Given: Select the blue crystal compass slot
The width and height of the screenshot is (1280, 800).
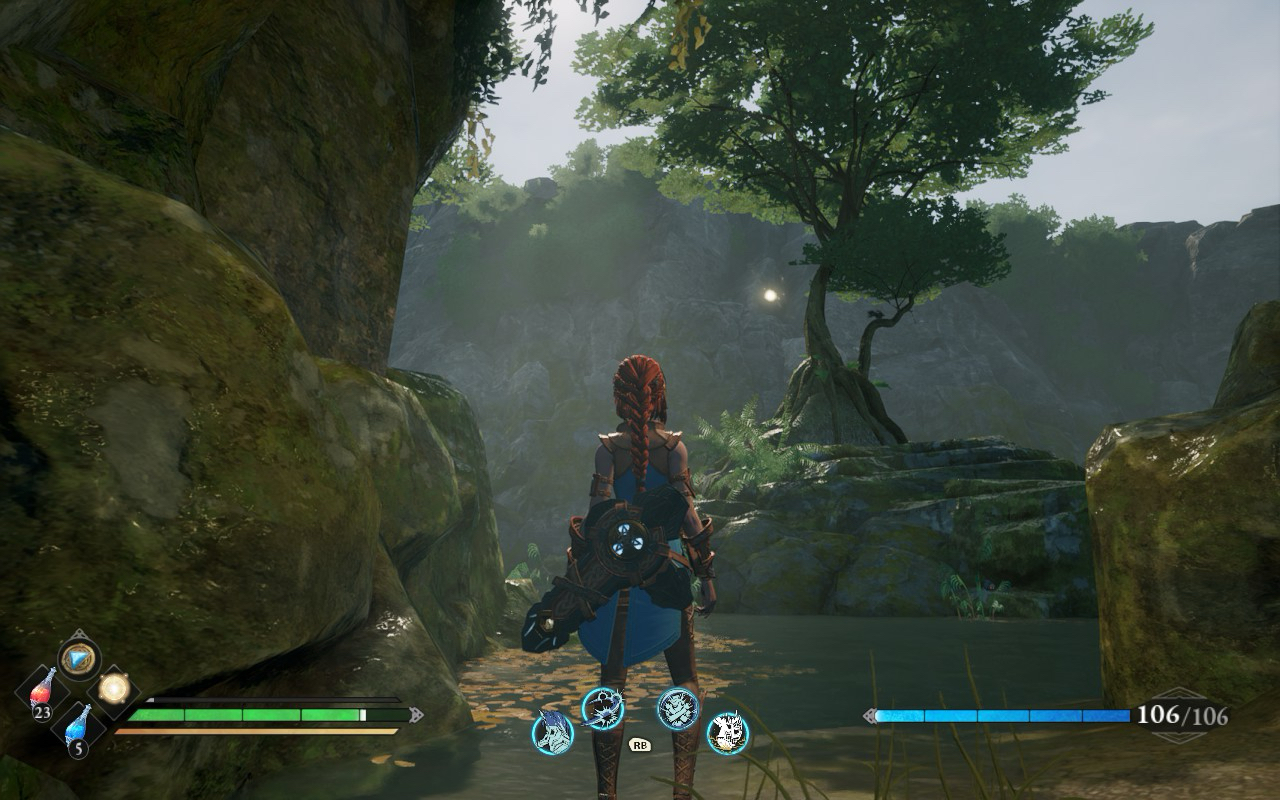Looking at the screenshot, I should 78,657.
